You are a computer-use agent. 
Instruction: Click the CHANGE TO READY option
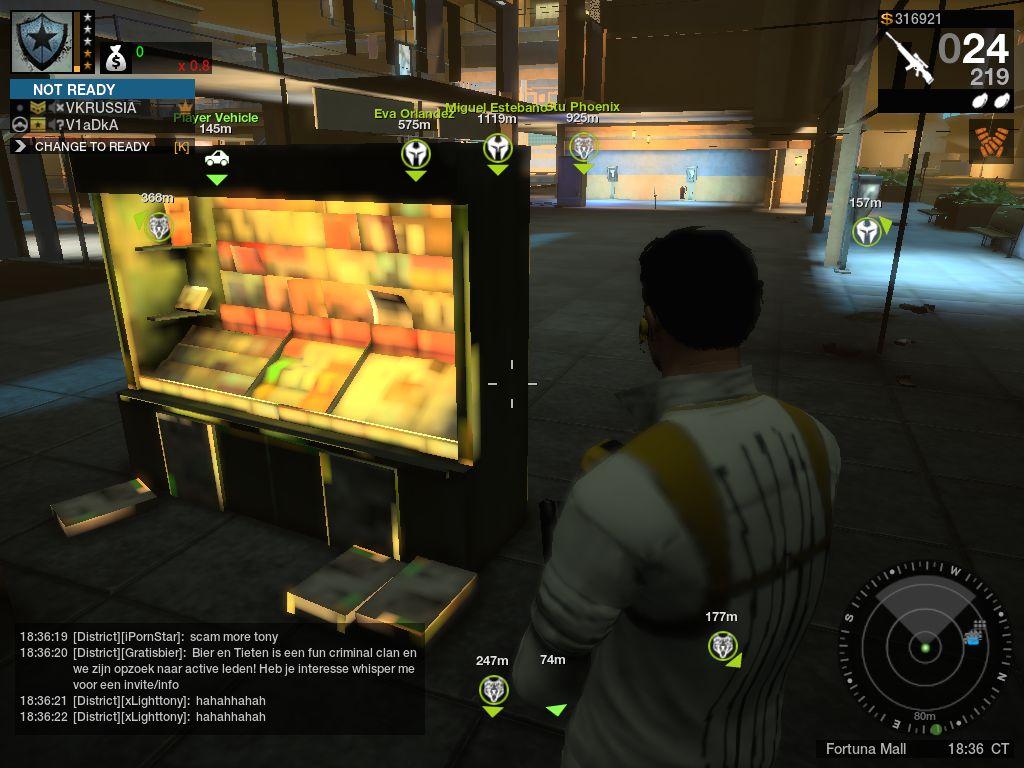click(x=92, y=146)
